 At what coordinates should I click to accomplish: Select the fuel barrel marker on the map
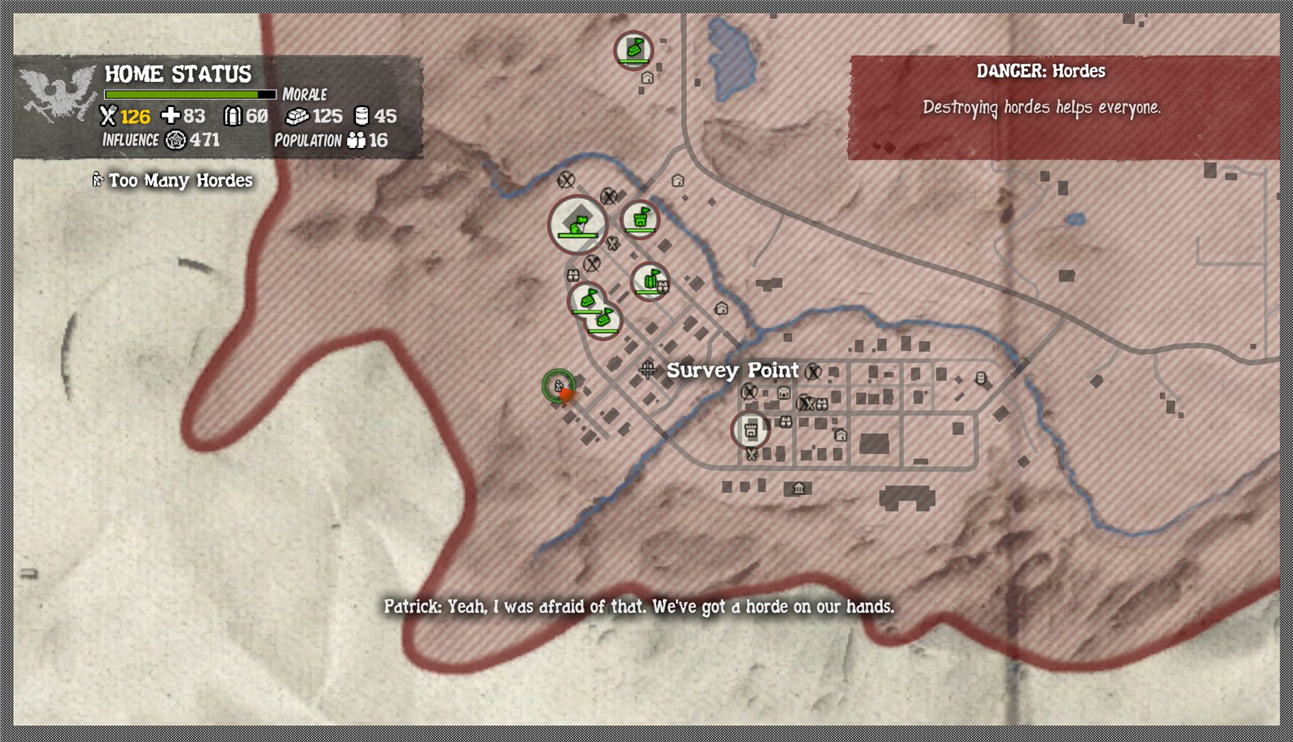coord(981,379)
